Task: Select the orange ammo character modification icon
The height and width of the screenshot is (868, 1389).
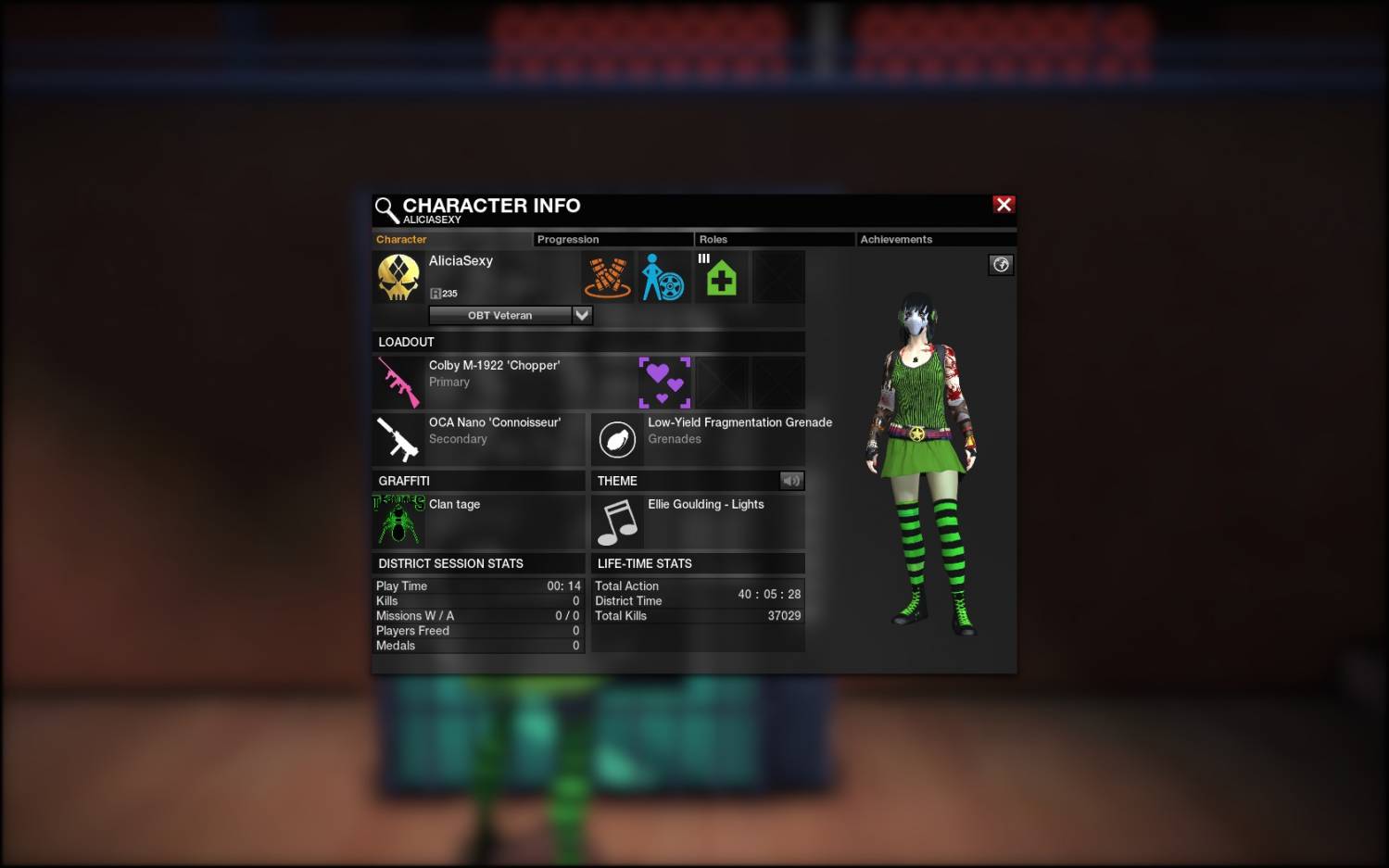Action: tap(608, 277)
